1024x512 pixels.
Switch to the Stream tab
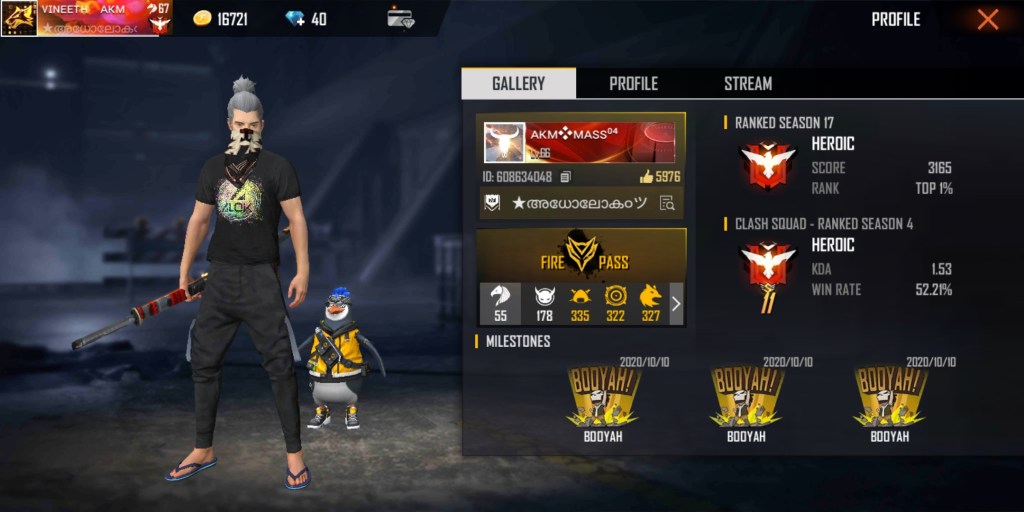(x=748, y=83)
